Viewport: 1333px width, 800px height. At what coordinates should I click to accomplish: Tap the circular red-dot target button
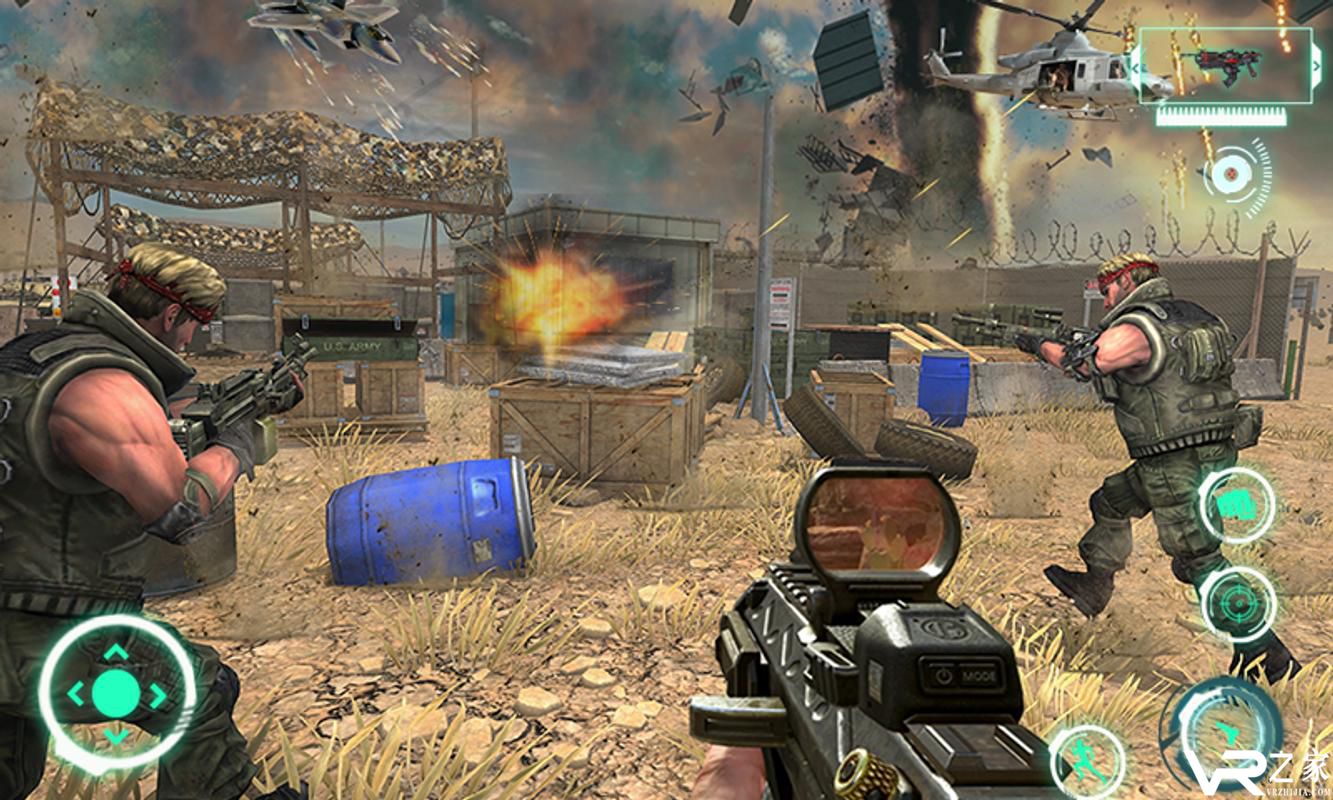coord(1230,176)
